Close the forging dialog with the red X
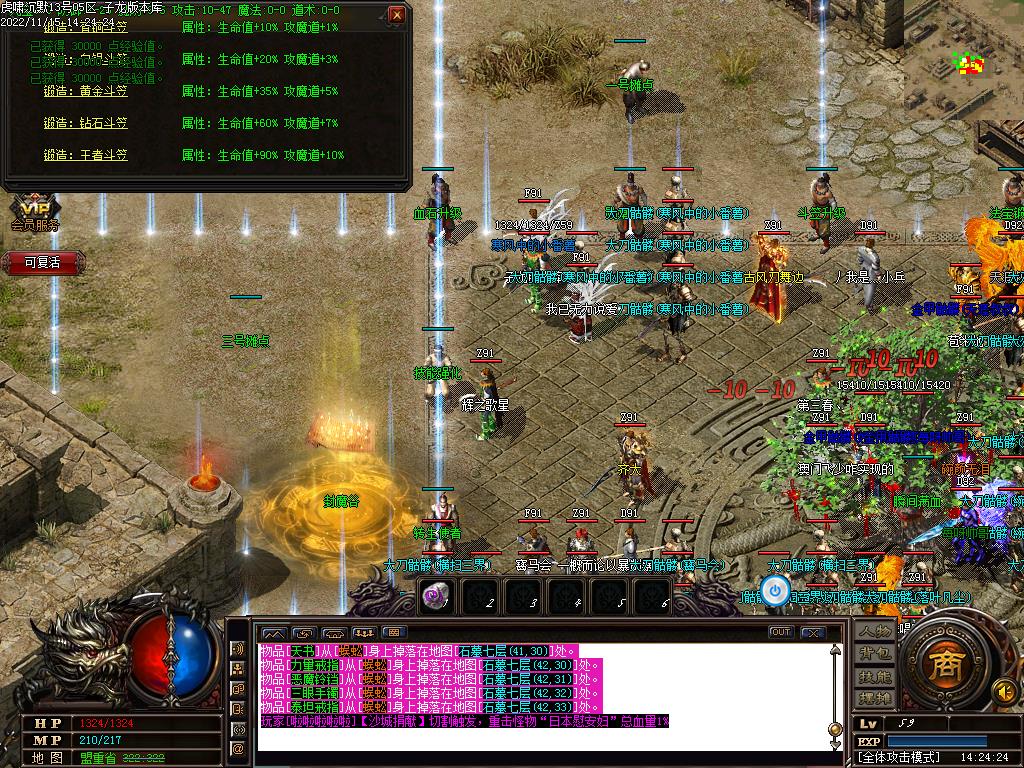 tap(397, 15)
